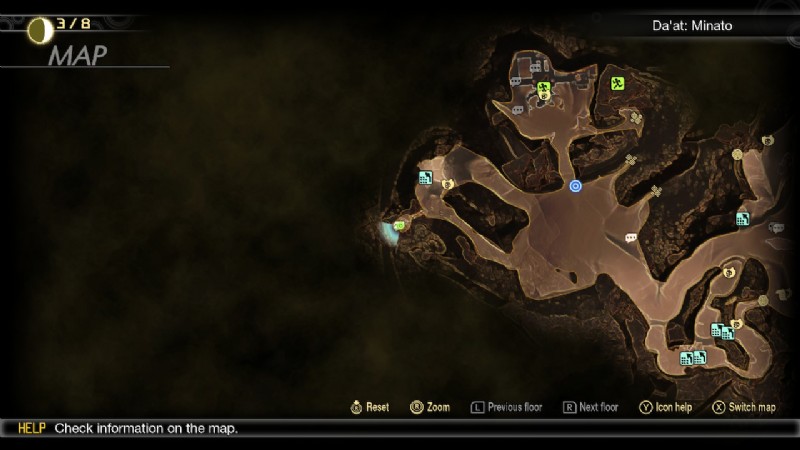Select the isolated green running-figure marker
The image size is (800, 450).
coord(618,84)
